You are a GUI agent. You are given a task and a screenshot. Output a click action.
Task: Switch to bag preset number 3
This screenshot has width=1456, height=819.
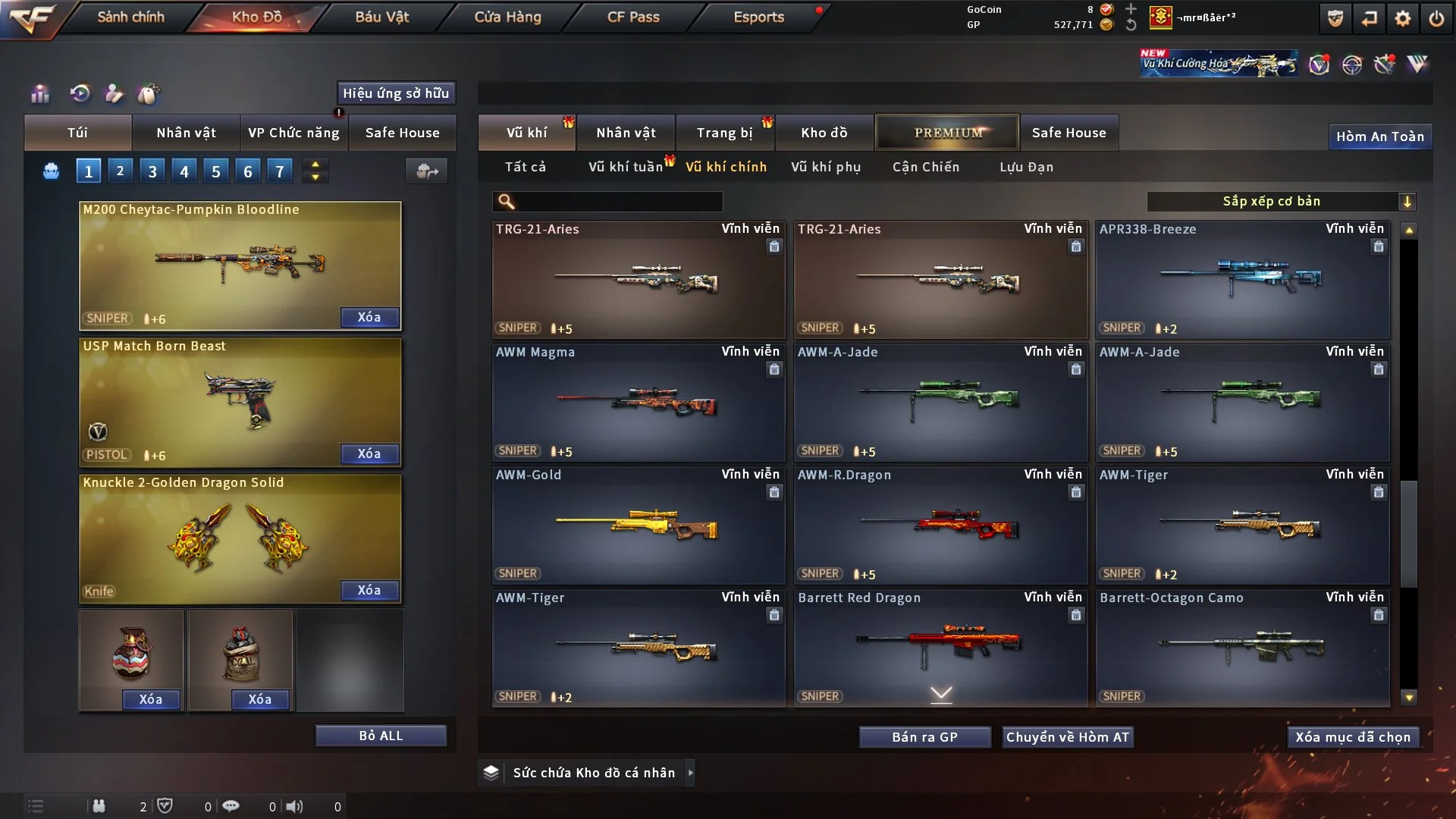point(152,171)
